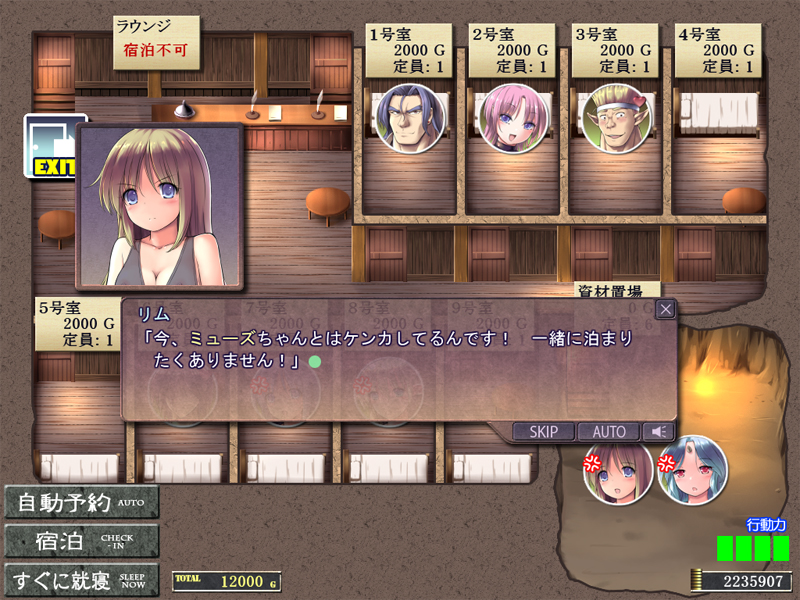Select the ラウンジ lounge sign
The width and height of the screenshot is (800, 600).
click(x=155, y=40)
